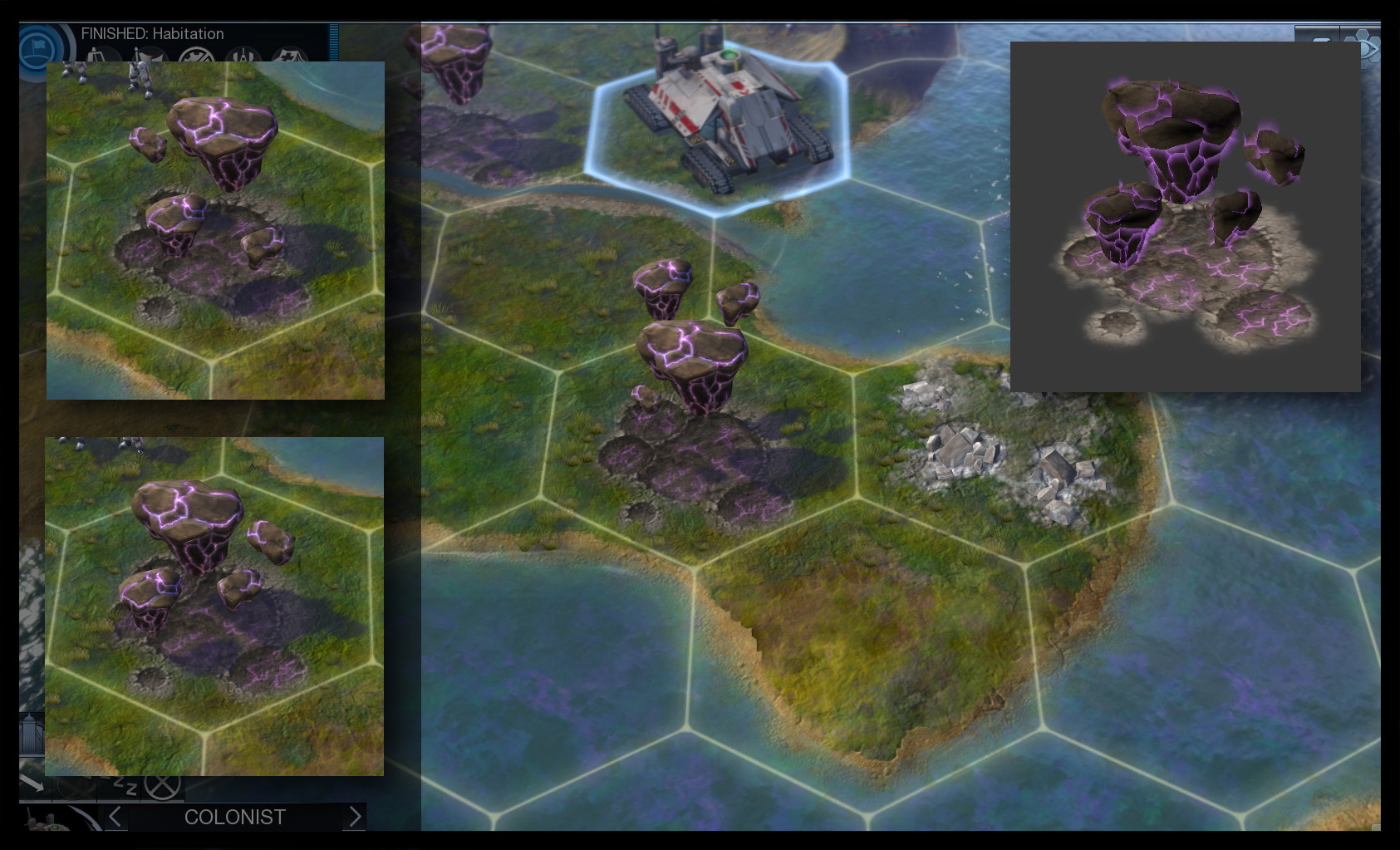Click the blue flag notification icon

pyautogui.click(x=39, y=46)
